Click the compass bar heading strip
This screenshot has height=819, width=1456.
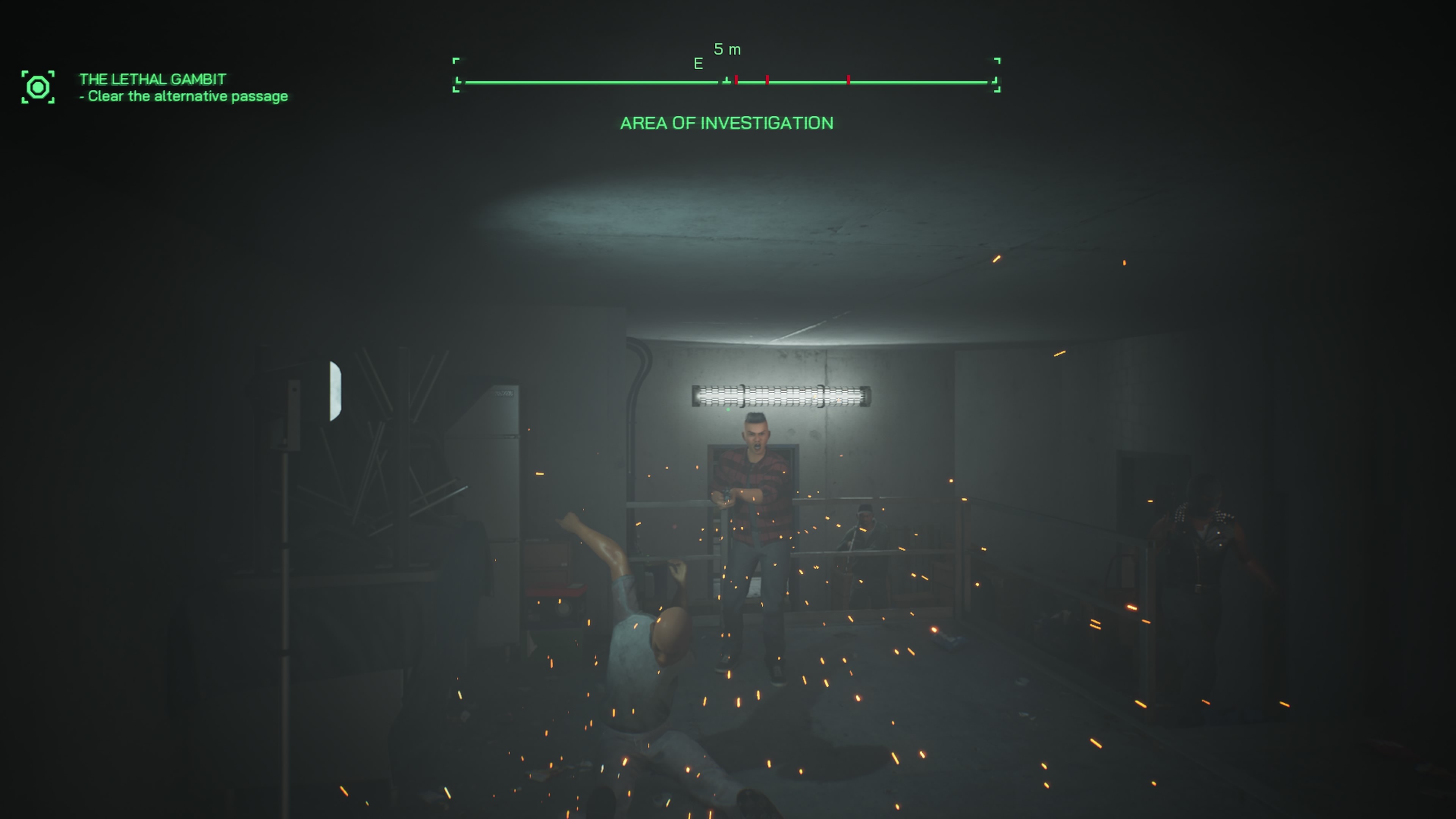point(726,82)
